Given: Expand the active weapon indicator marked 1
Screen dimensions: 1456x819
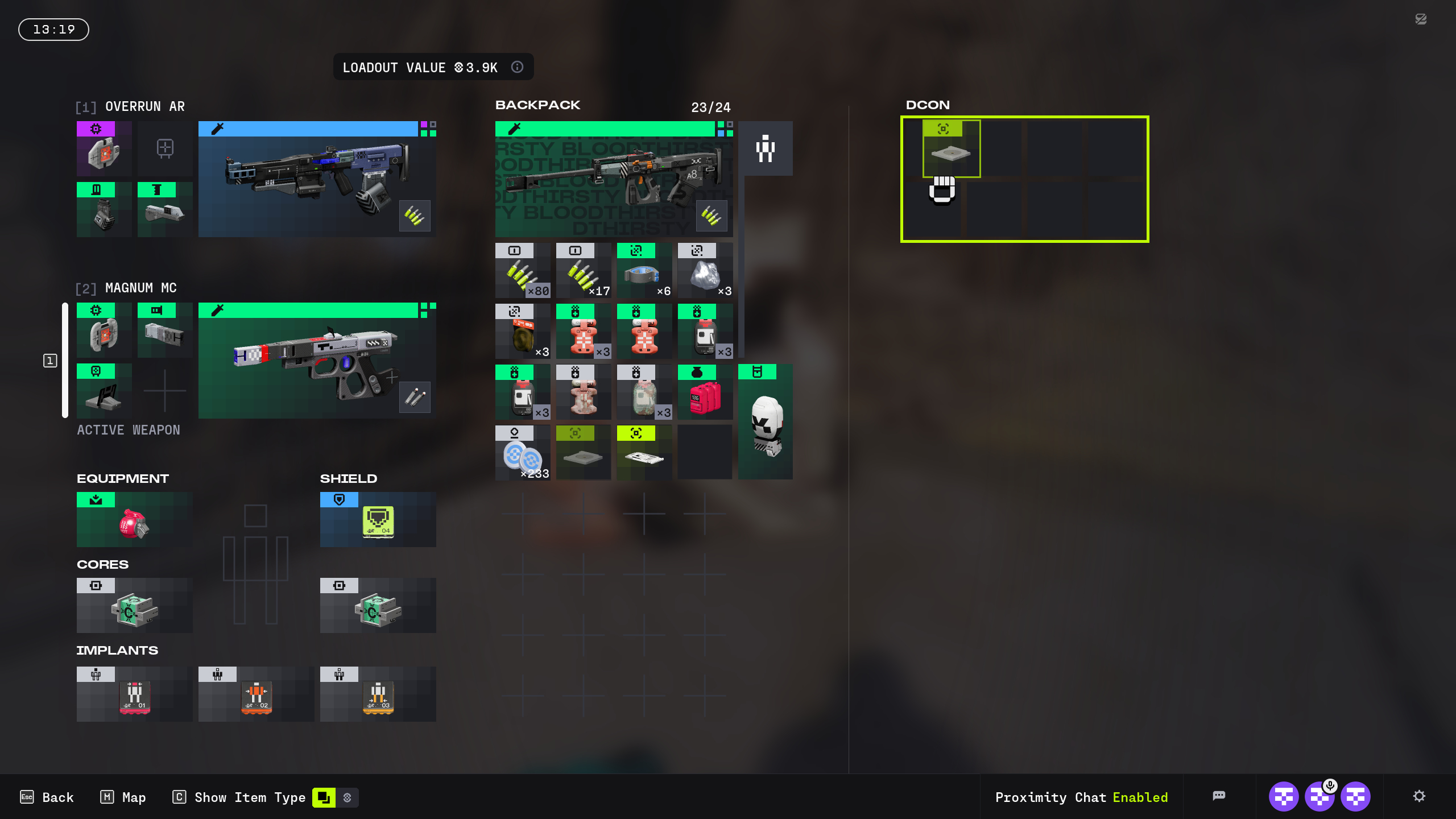Looking at the screenshot, I should tap(51, 360).
